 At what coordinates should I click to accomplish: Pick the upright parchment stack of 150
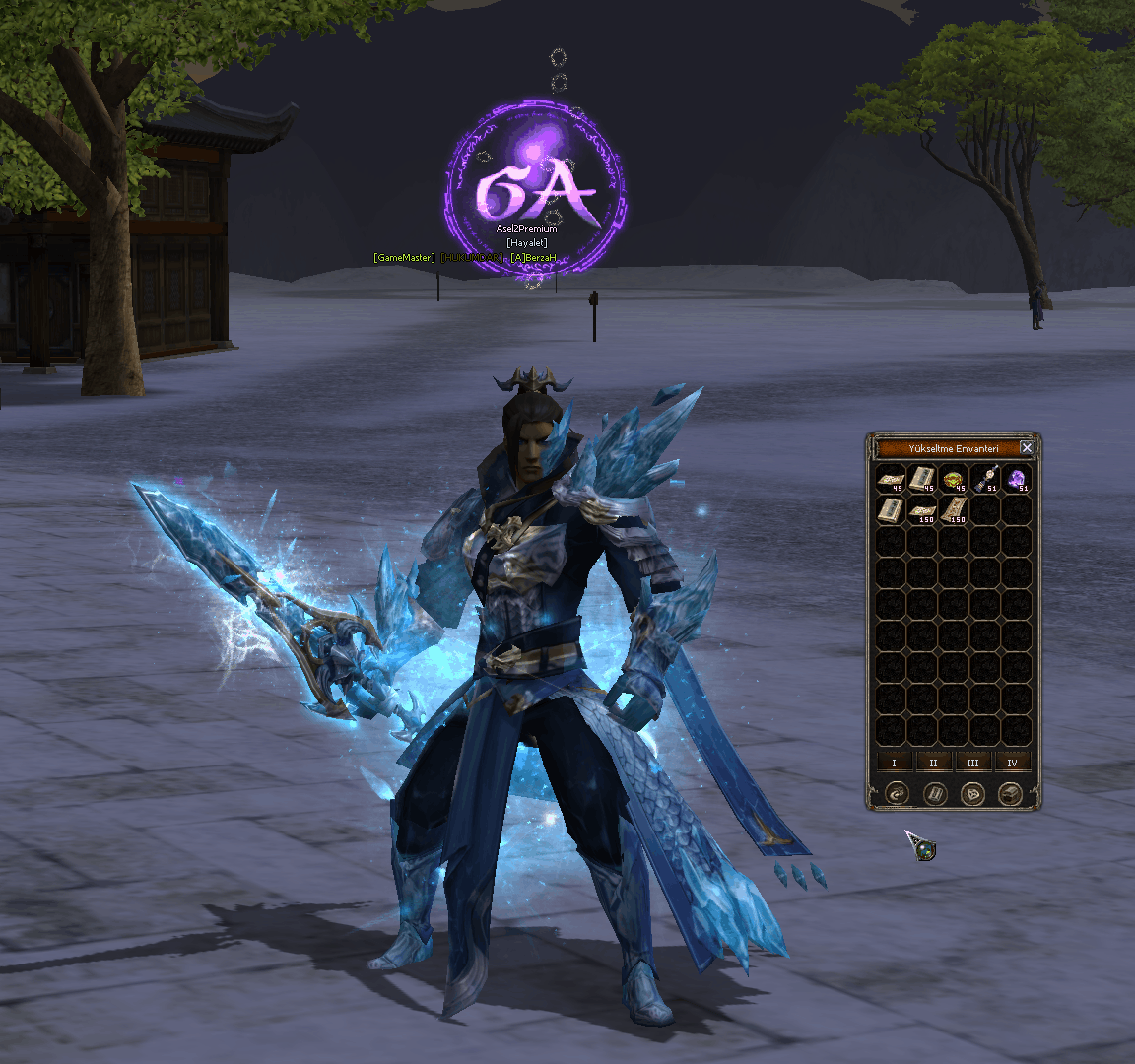954,510
